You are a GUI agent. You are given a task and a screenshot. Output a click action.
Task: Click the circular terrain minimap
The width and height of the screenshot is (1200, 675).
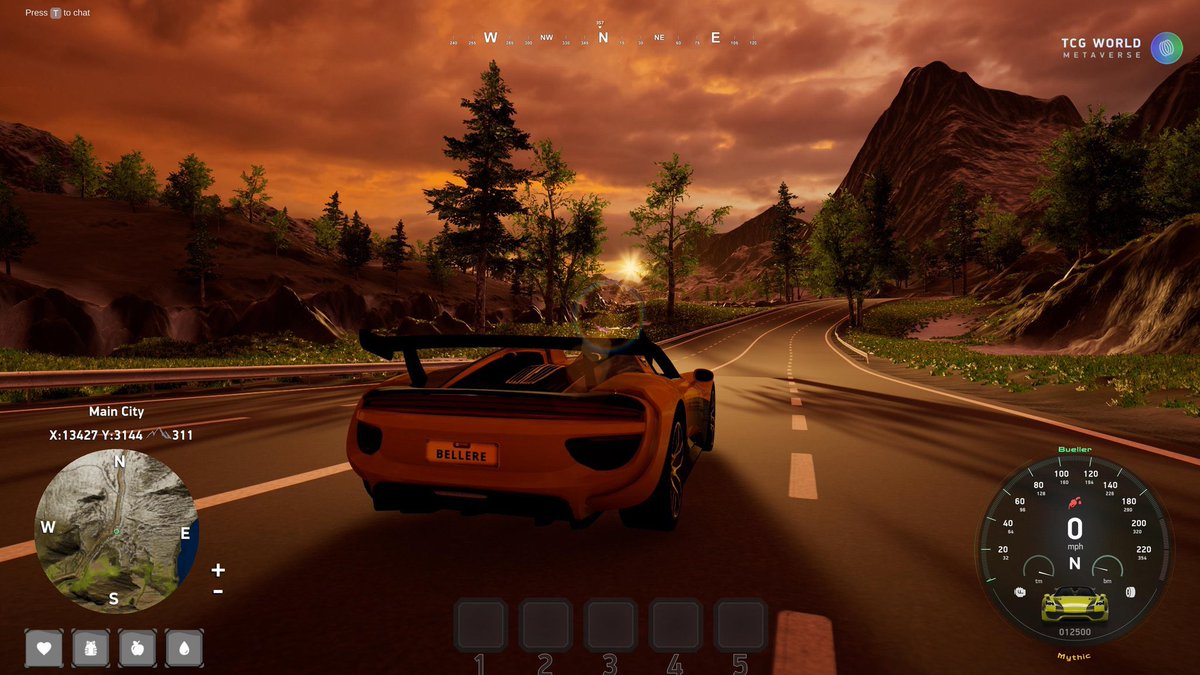[117, 530]
